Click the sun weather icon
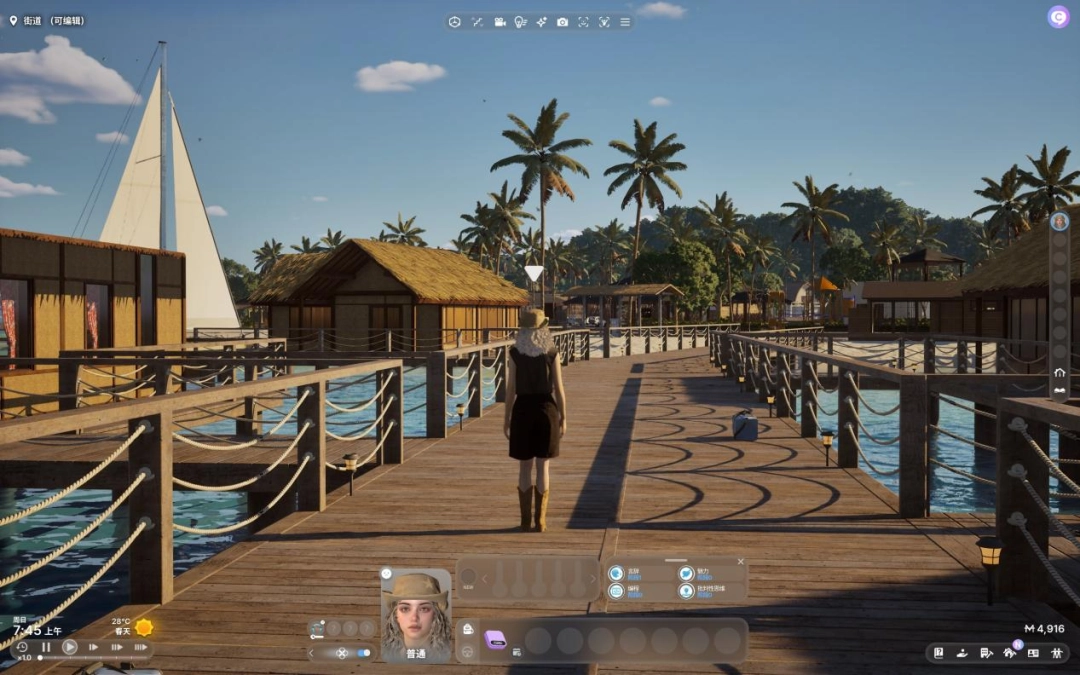Image resolution: width=1080 pixels, height=675 pixels. pos(144,627)
